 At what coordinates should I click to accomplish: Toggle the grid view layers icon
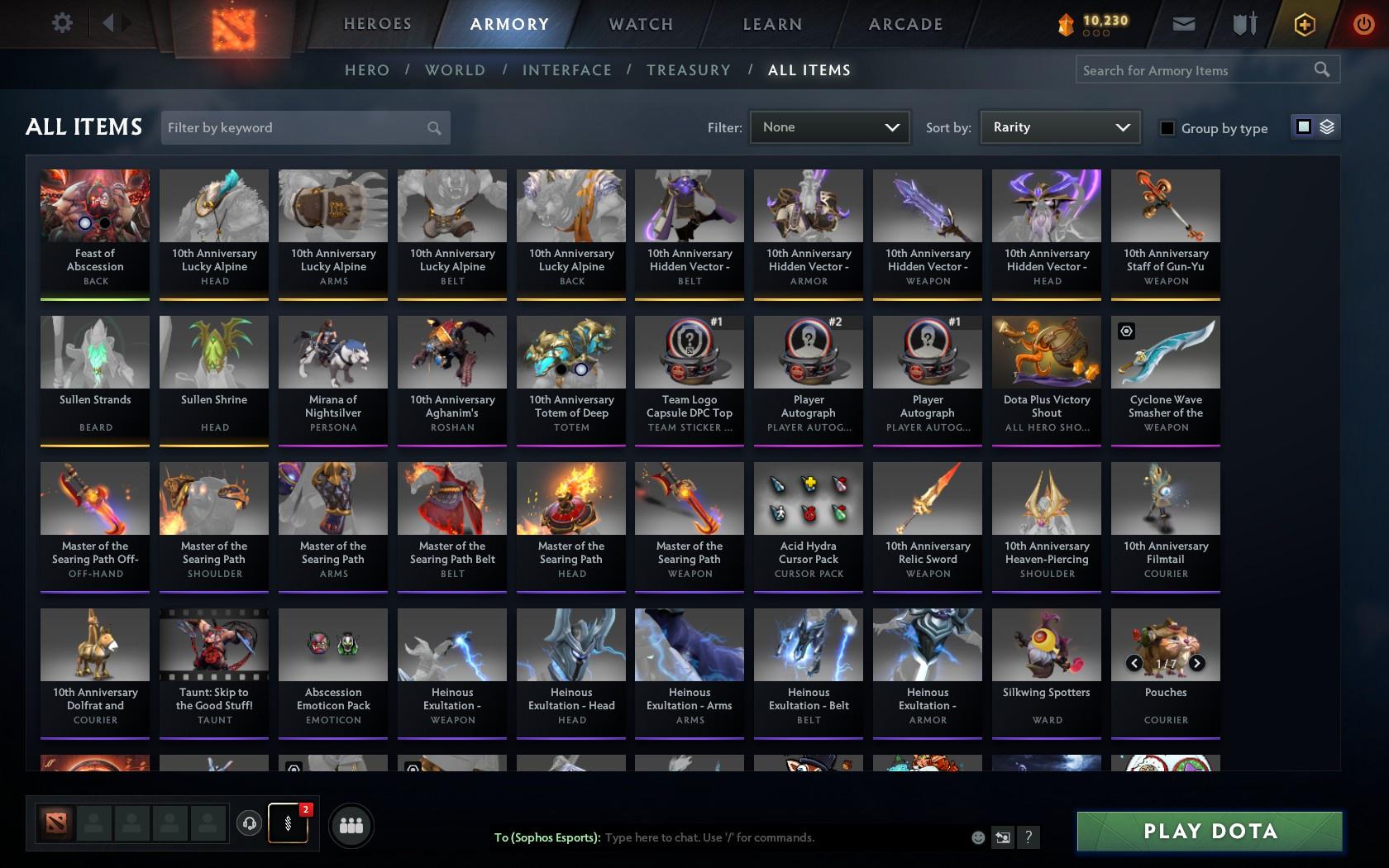(x=1328, y=127)
